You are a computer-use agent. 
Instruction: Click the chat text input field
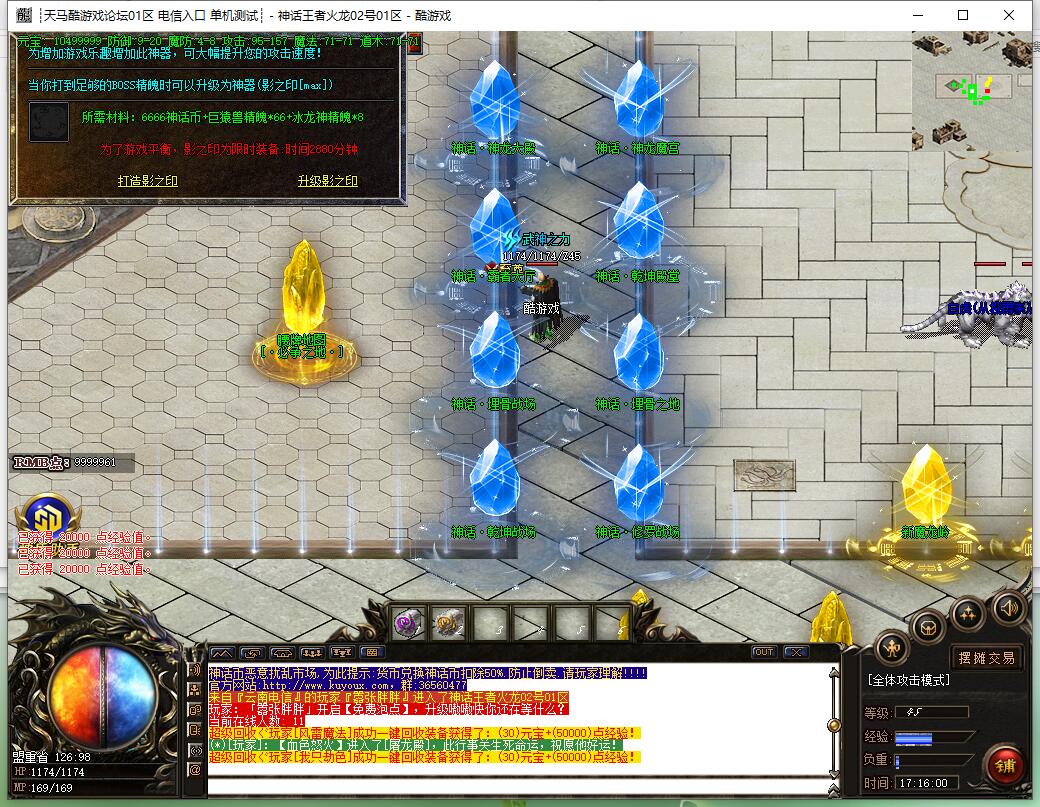click(520, 786)
